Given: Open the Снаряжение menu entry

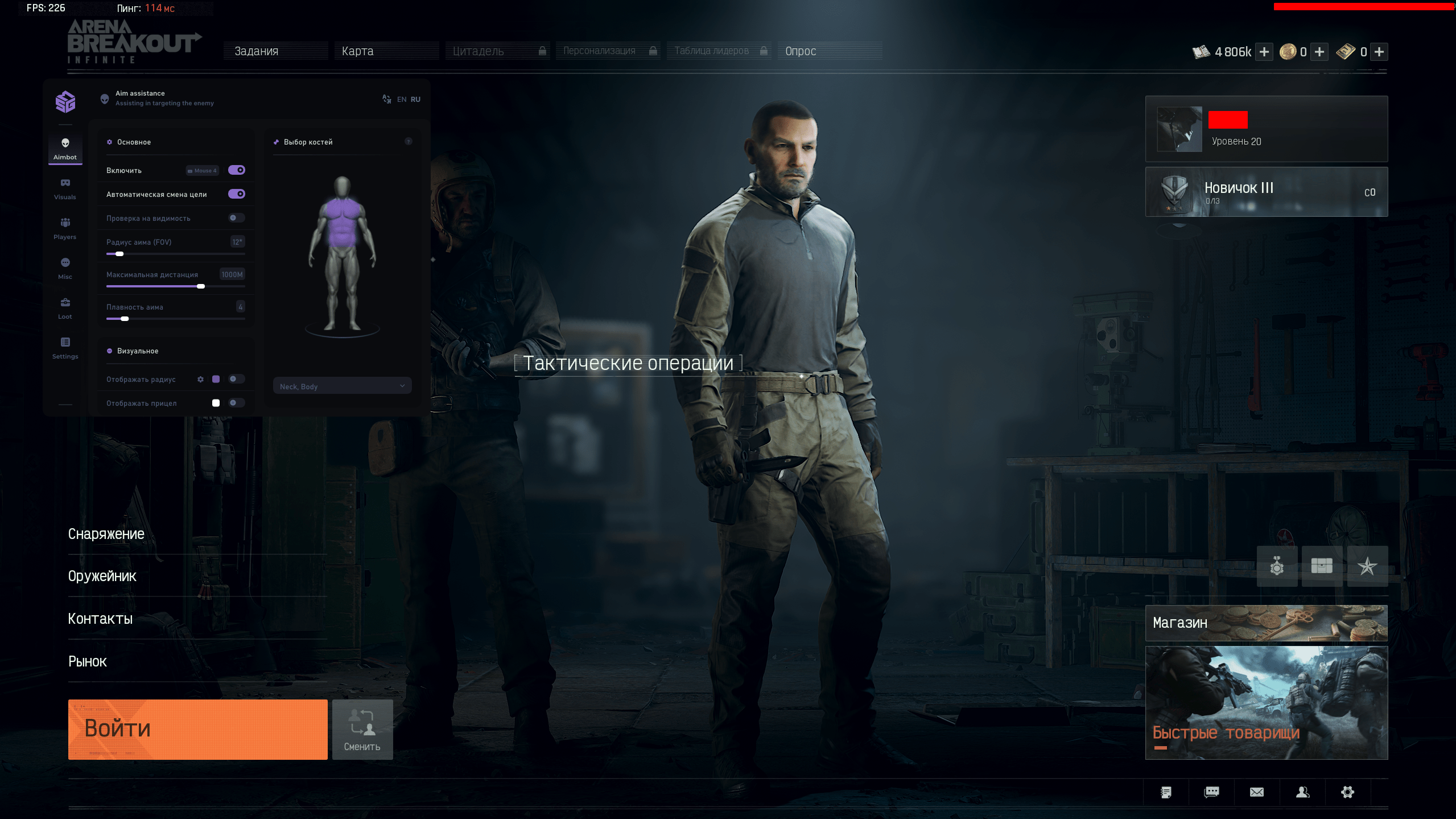Looking at the screenshot, I should pos(106,534).
